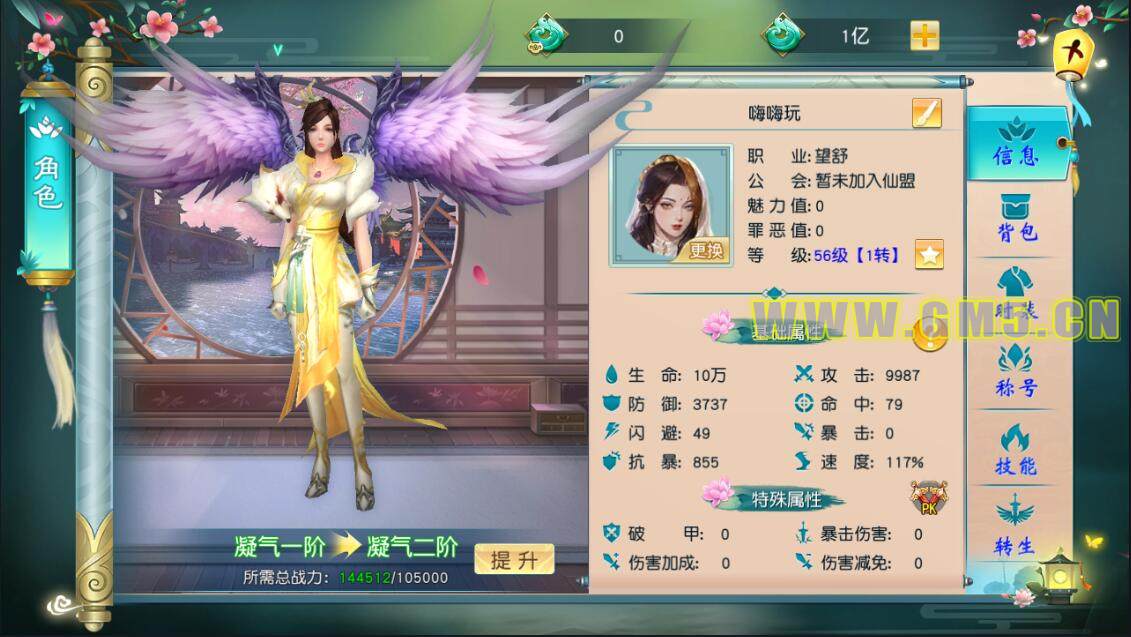Click the gold coin icon beside 基础属性
The width and height of the screenshot is (1131, 637).
tap(931, 333)
